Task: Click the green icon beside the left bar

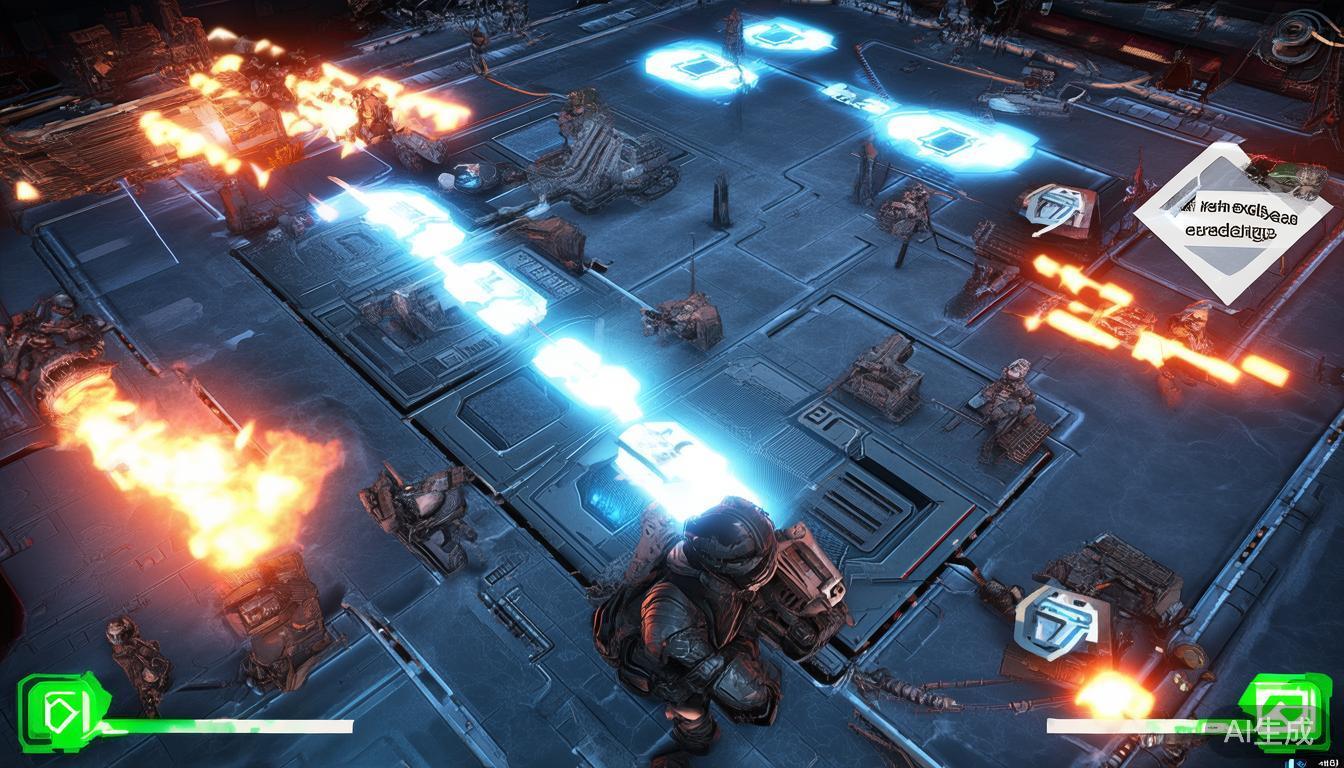Action: [x=58, y=710]
